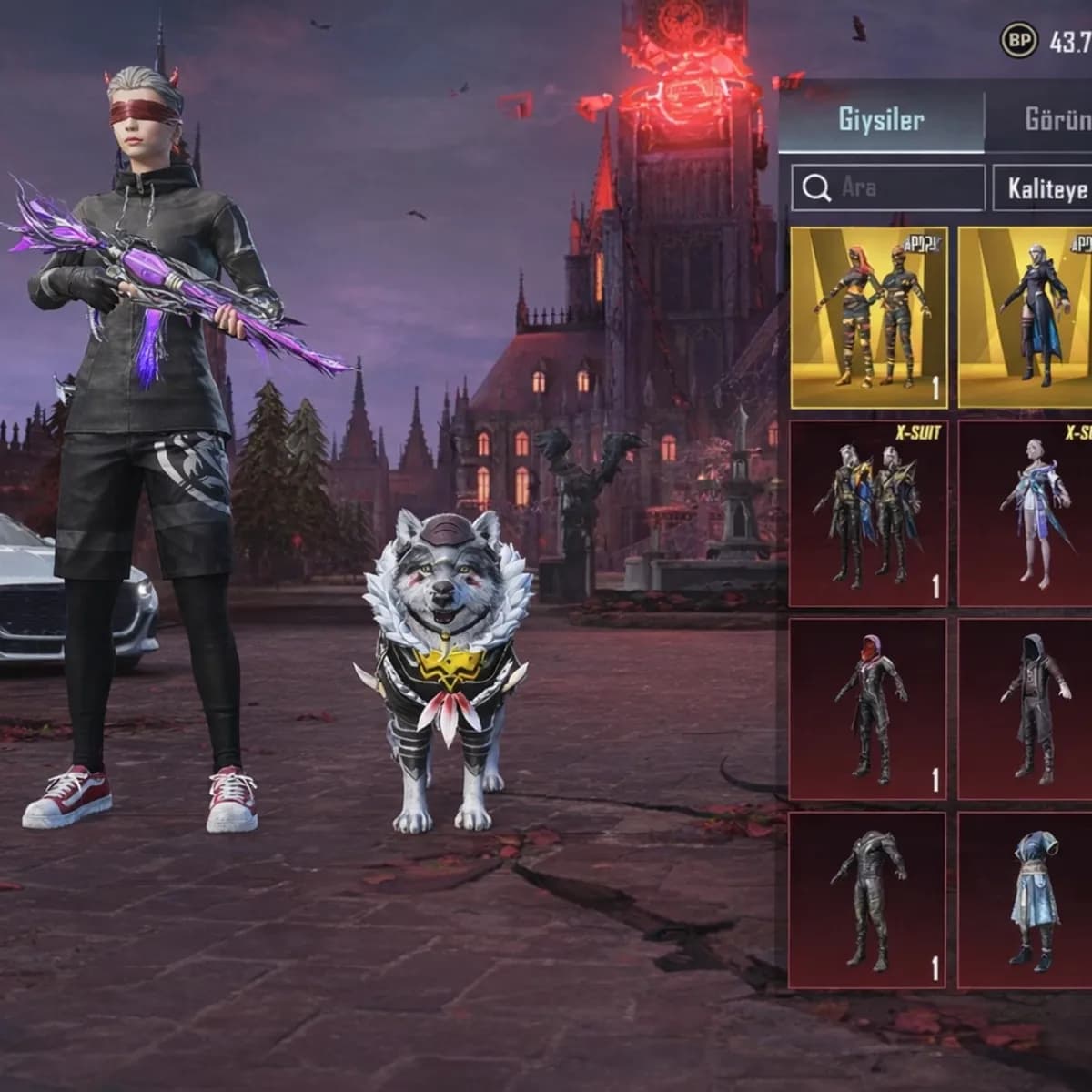
Task: Select the headless black armor suit
Action: 868,900
